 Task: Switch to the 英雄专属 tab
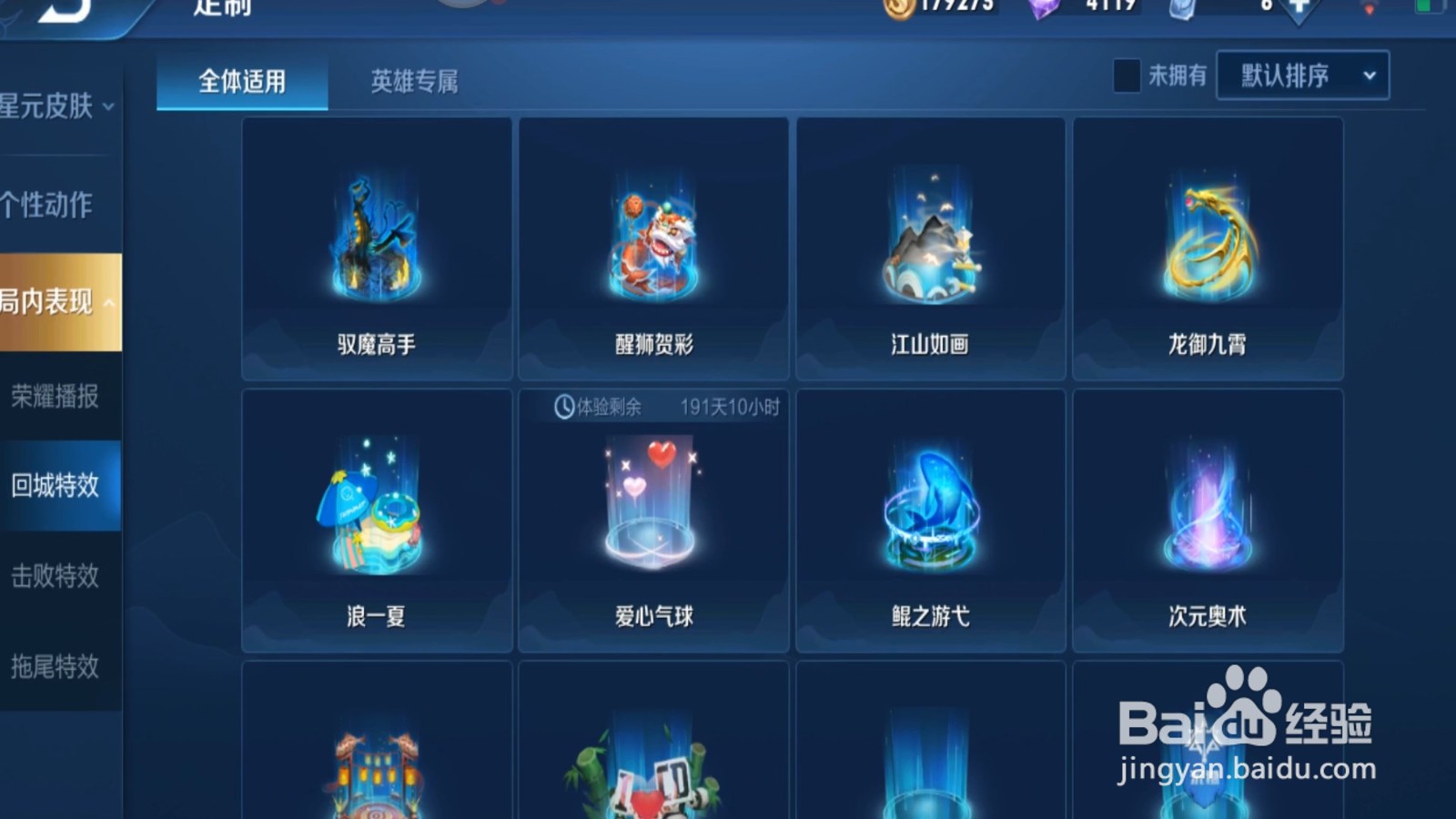(x=414, y=82)
